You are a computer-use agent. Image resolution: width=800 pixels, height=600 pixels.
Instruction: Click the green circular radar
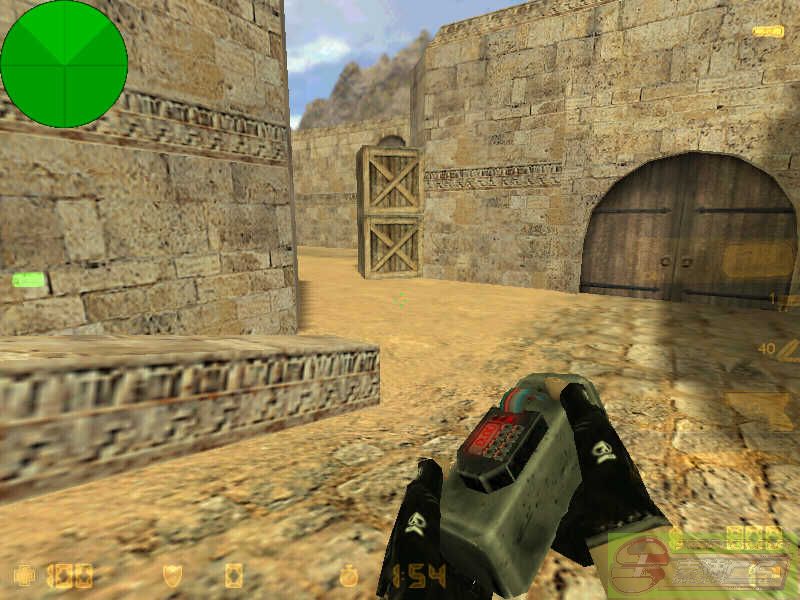coord(64,64)
